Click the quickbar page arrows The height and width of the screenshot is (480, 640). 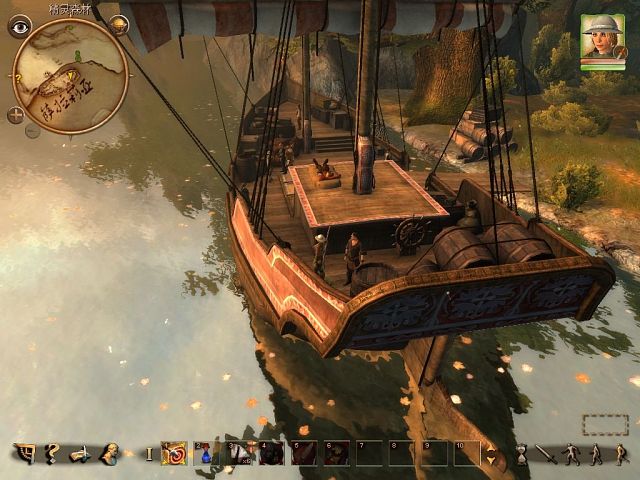pos(490,454)
